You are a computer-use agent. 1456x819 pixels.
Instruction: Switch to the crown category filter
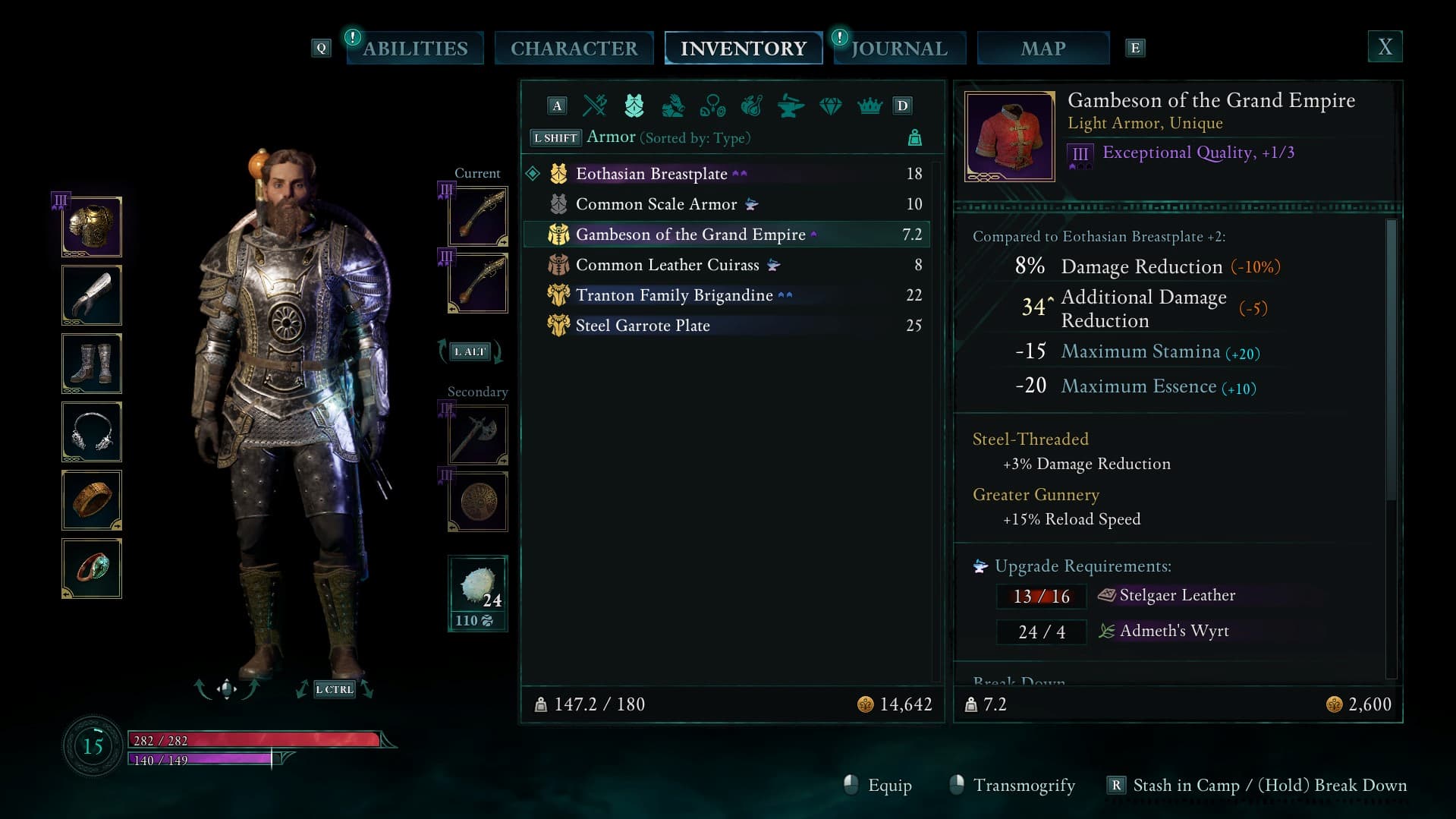pos(870,106)
